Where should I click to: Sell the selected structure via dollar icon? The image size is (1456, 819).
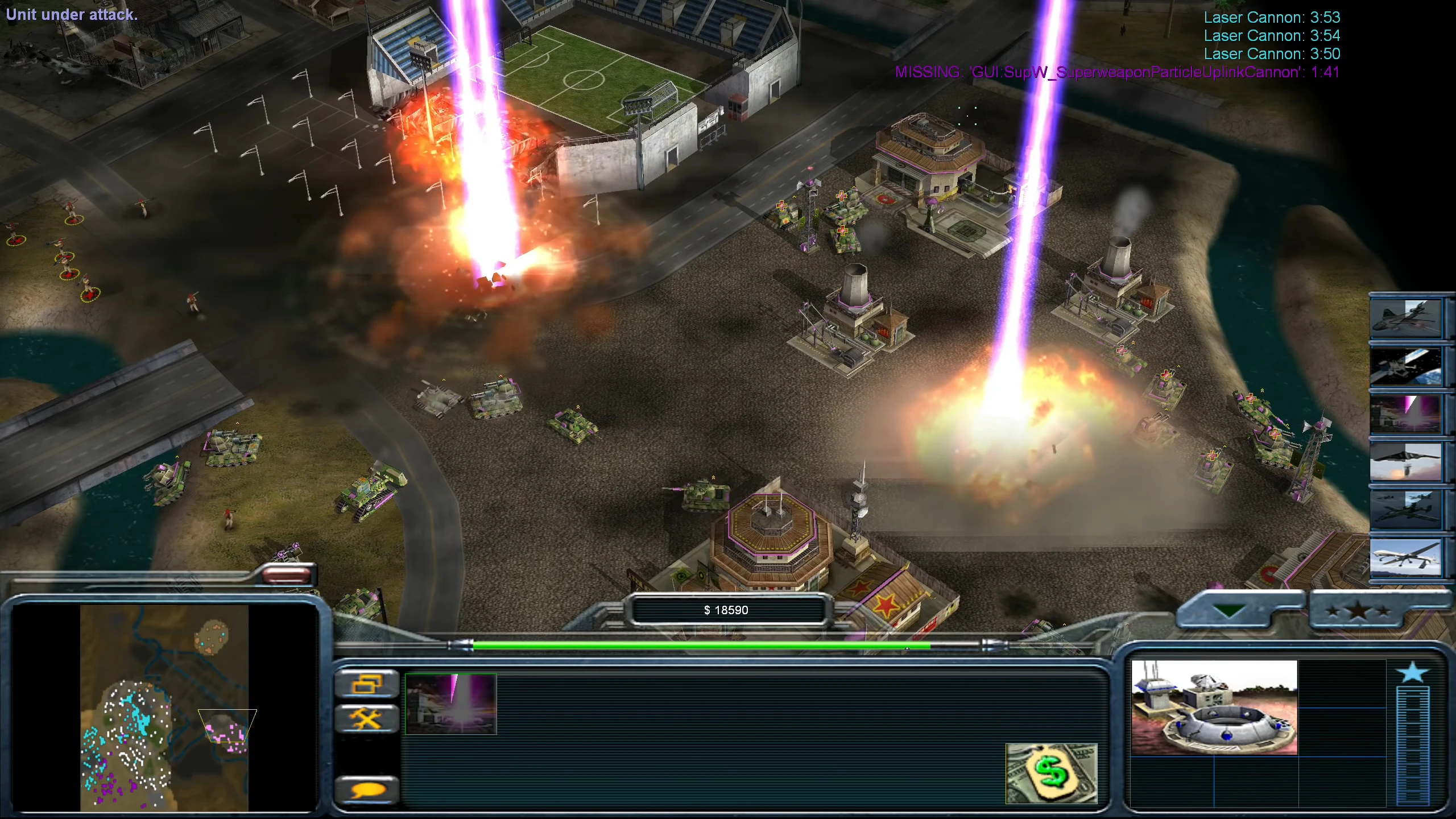1051,773
